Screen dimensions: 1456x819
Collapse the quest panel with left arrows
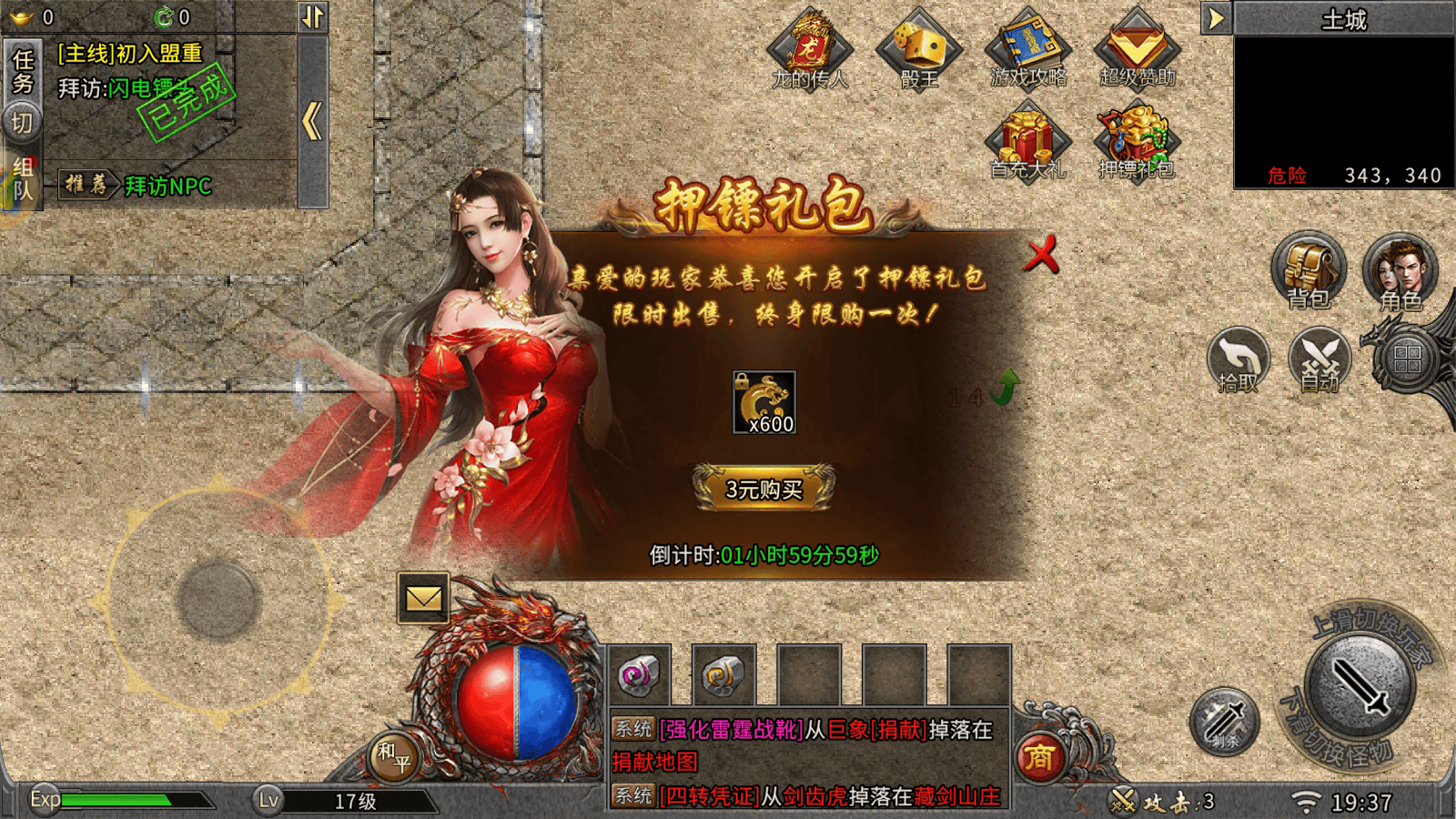tap(312, 121)
